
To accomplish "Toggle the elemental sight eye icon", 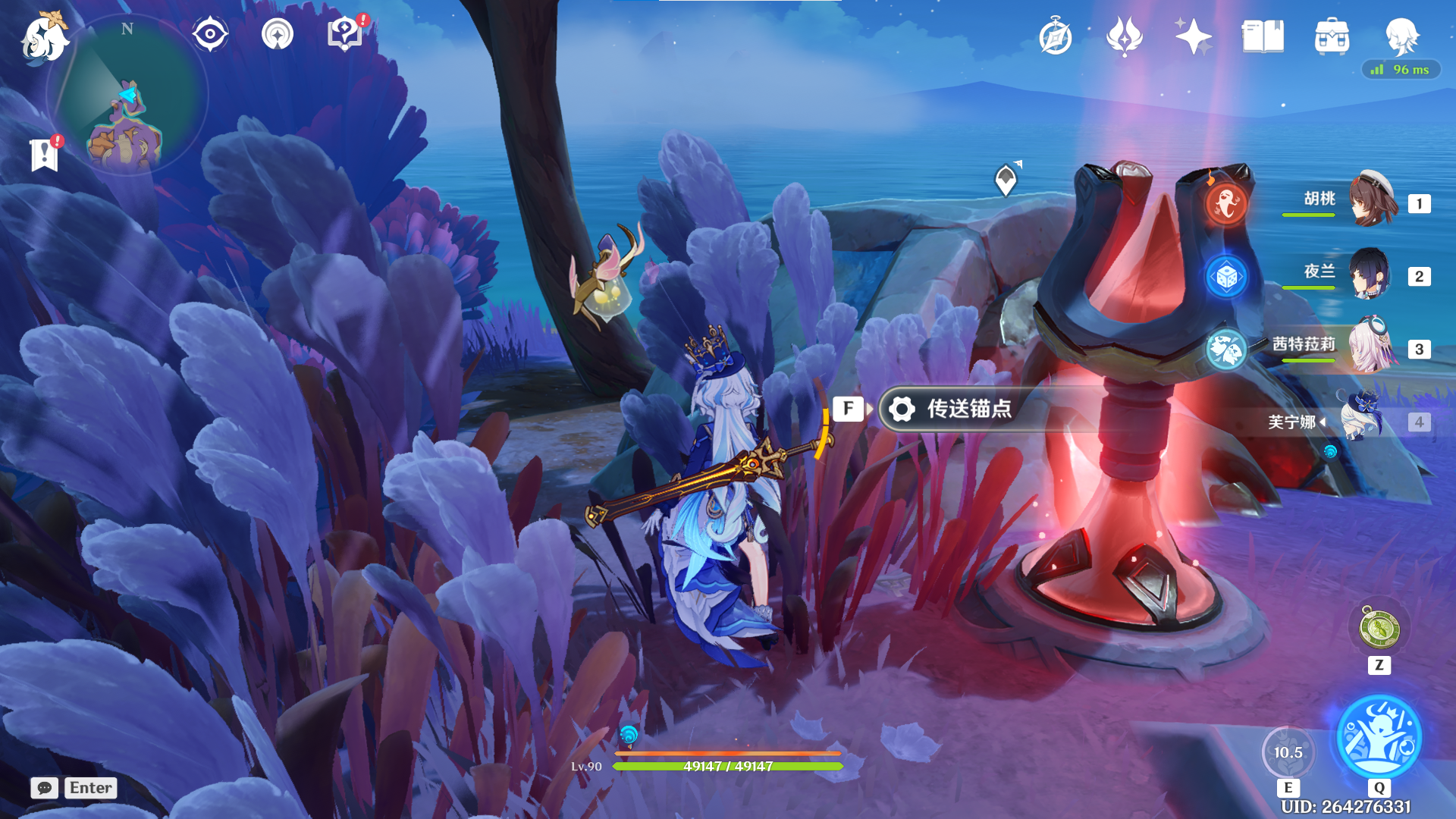I will 210,34.
